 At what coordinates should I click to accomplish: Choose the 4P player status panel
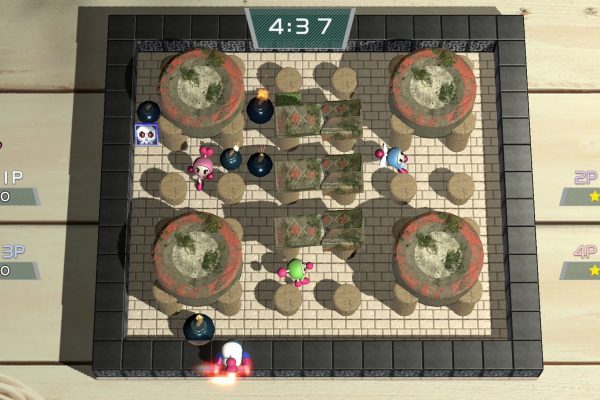(581, 262)
